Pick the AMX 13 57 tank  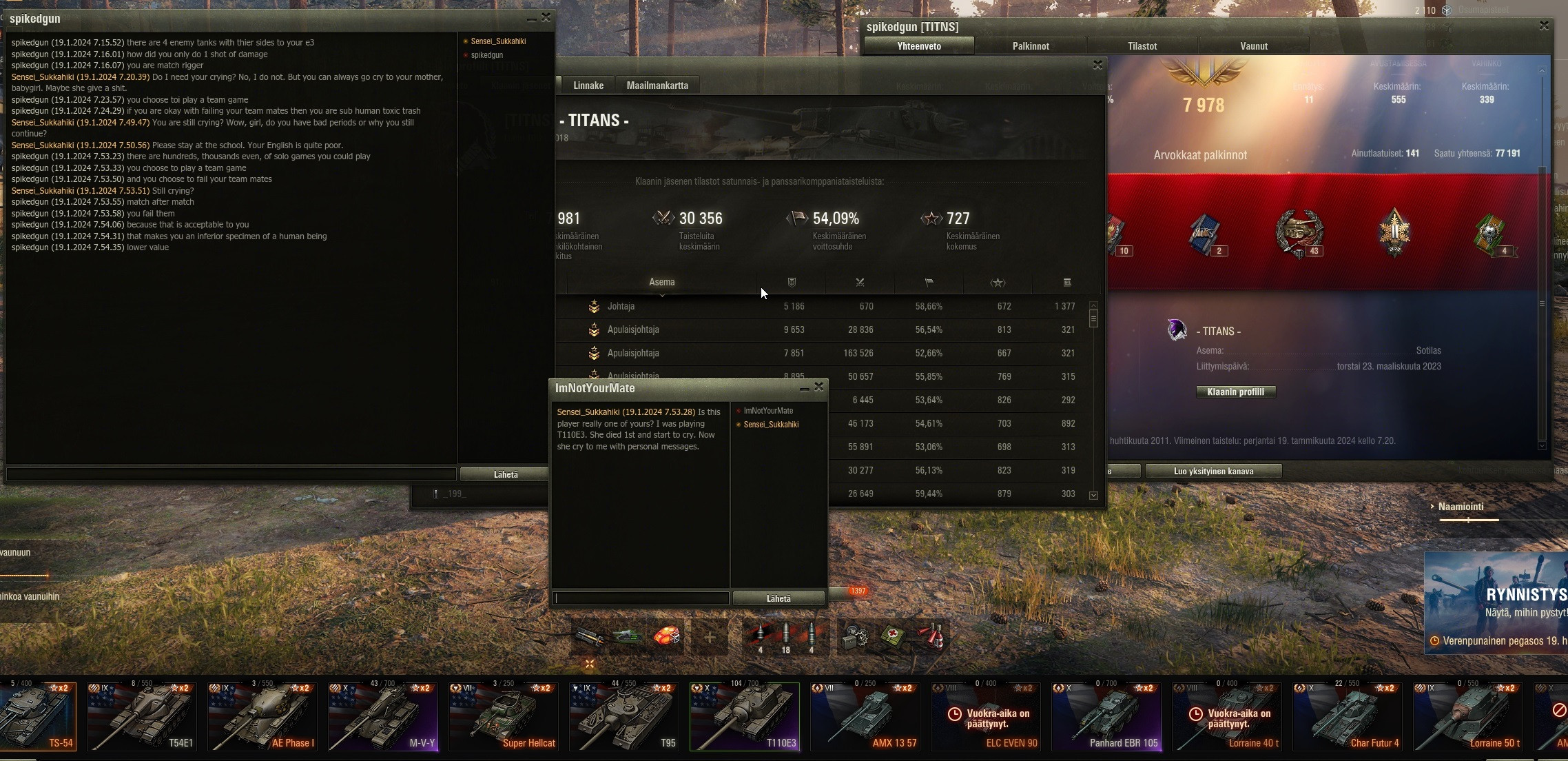tap(865, 716)
